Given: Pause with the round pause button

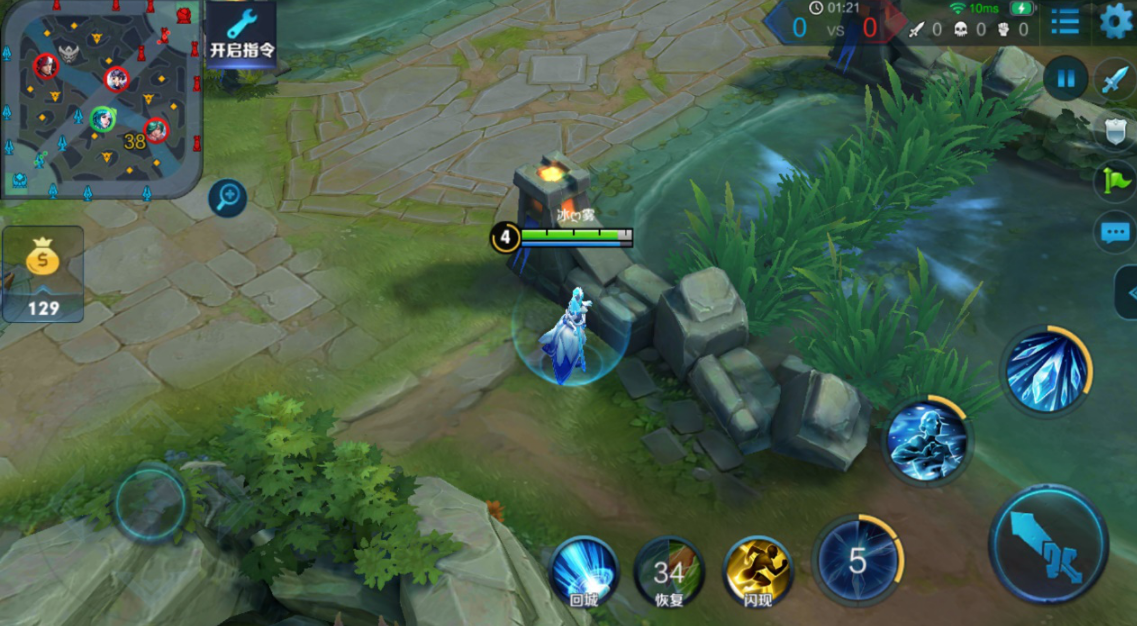Looking at the screenshot, I should 1065,78.
